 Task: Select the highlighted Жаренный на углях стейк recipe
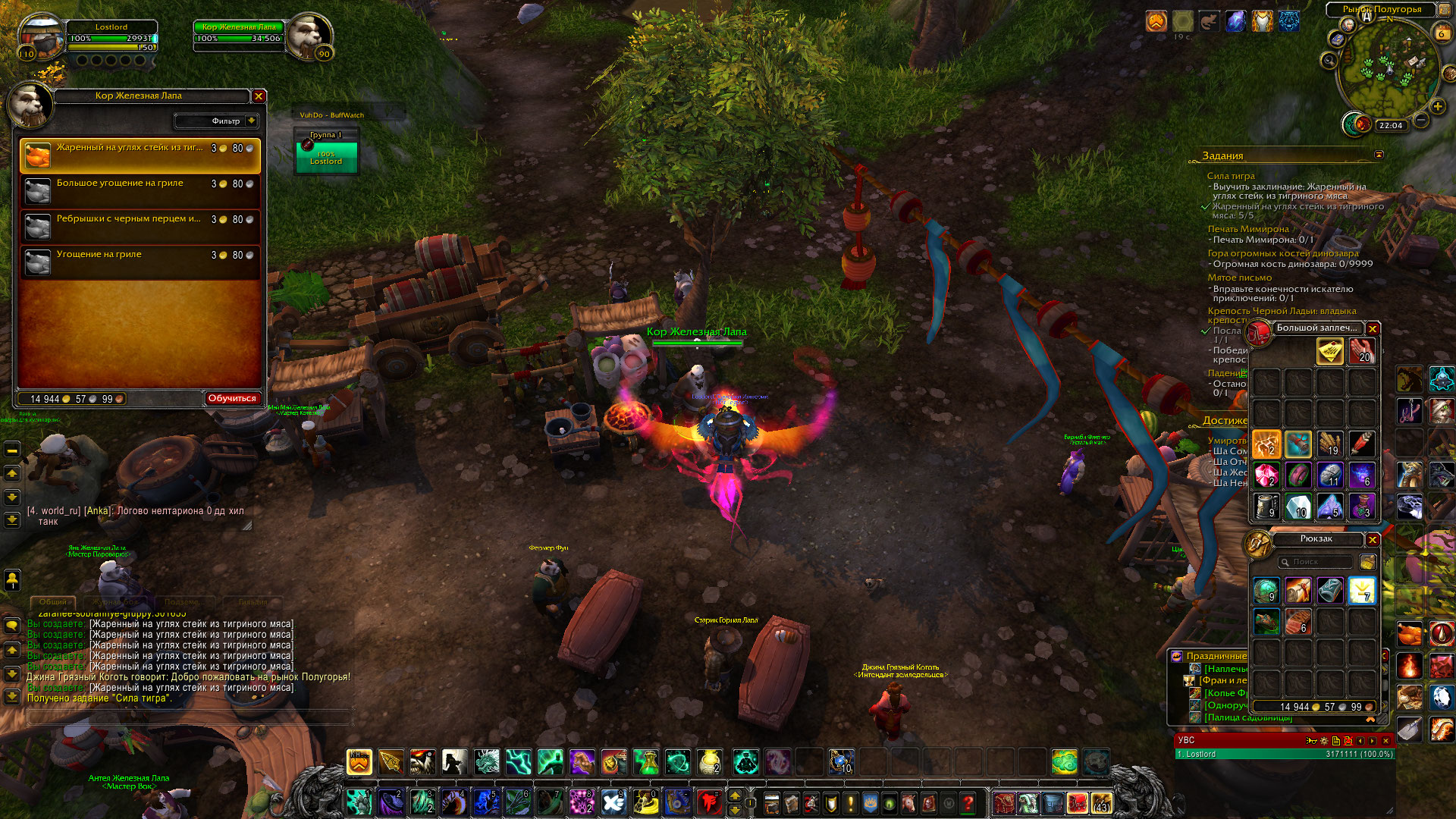(140, 155)
